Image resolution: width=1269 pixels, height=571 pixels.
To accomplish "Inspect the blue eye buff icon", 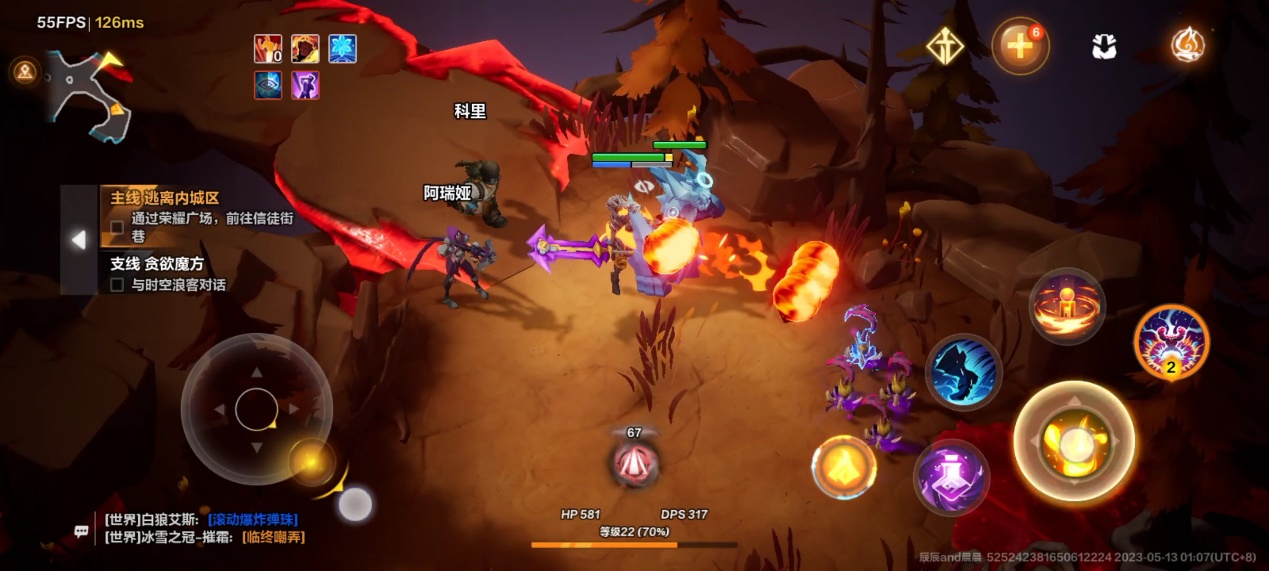I will click(x=268, y=85).
